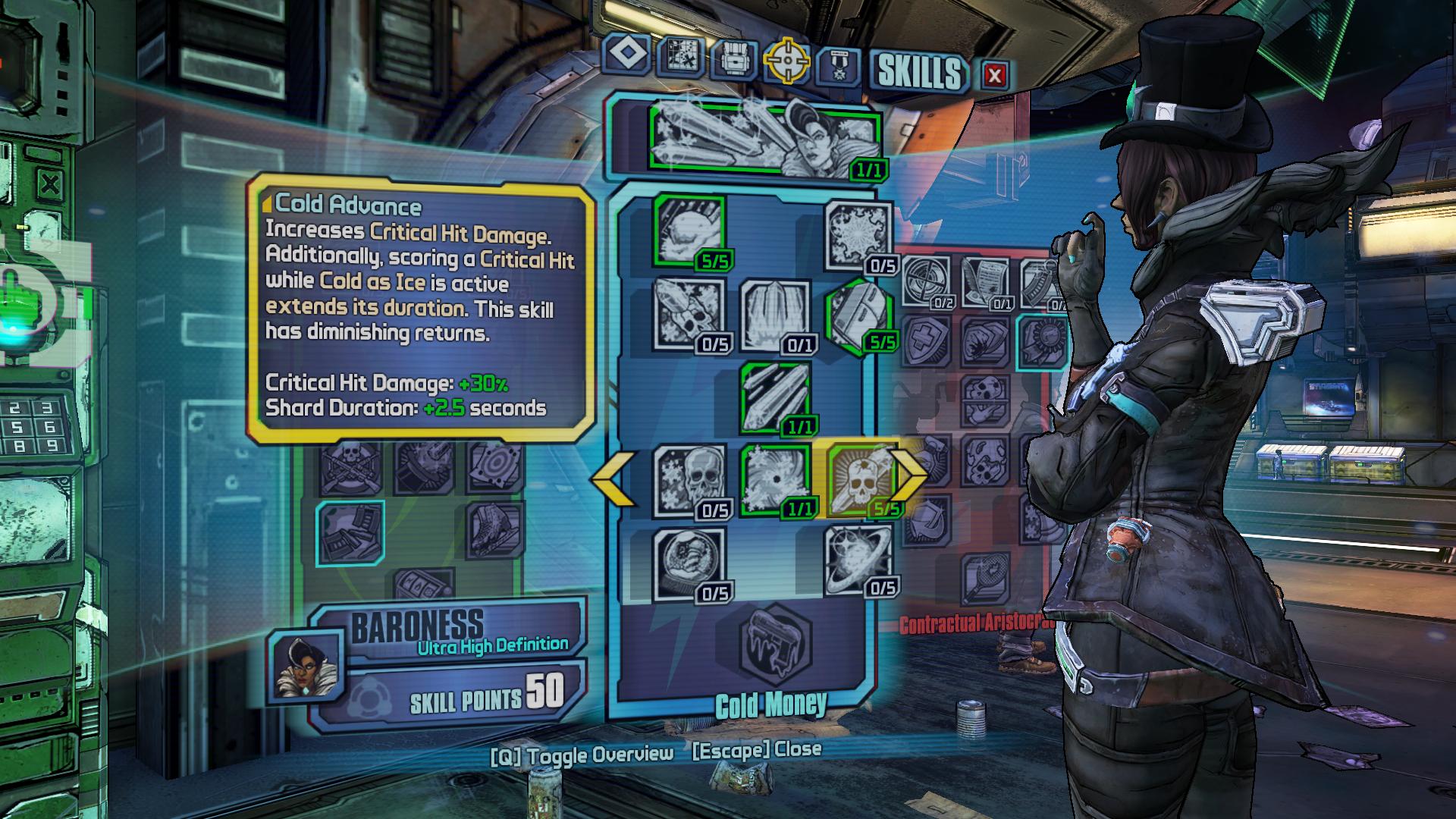The height and width of the screenshot is (819, 1456).
Task: Close the Skills menu with red X
Action: [x=995, y=74]
